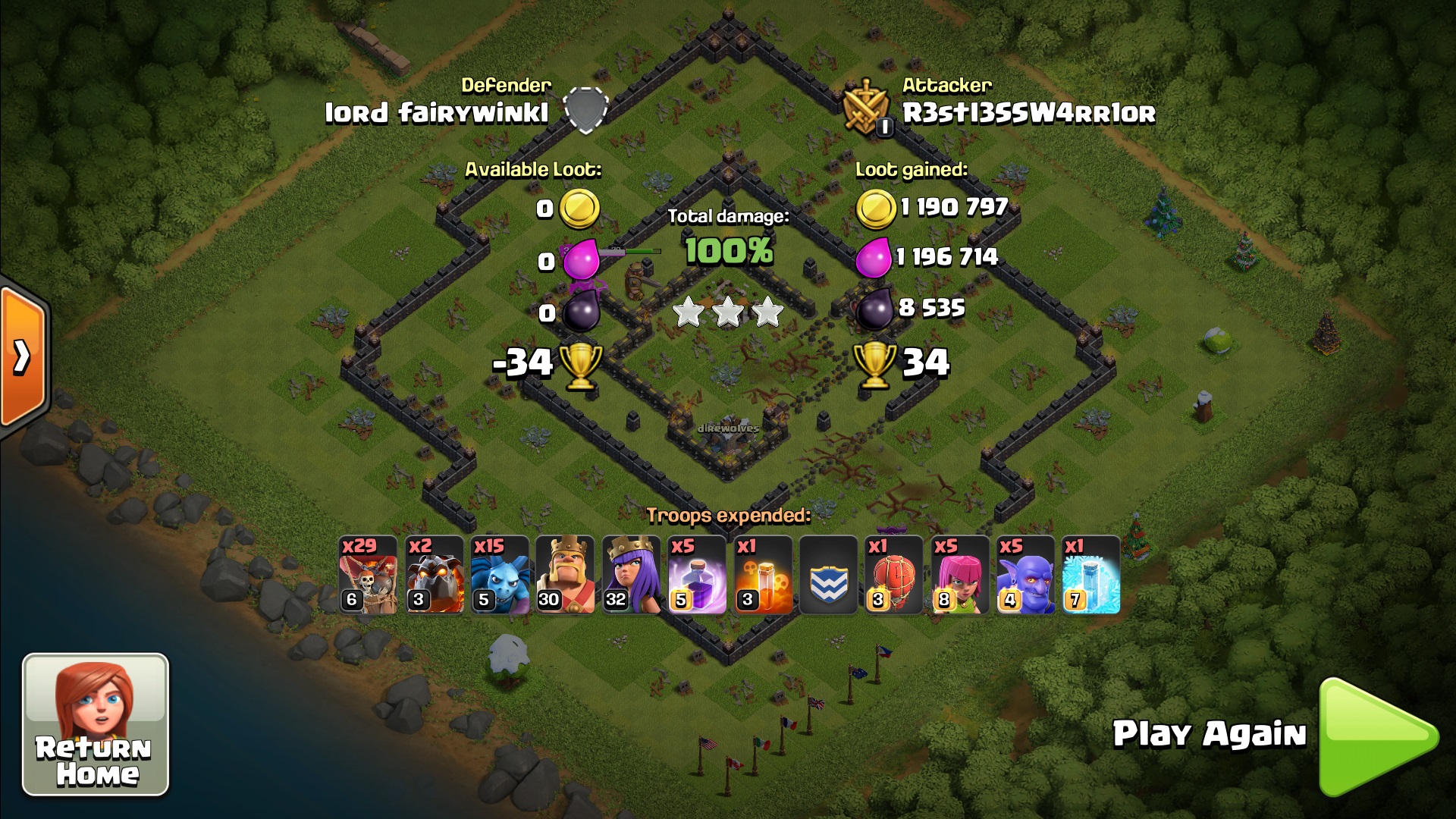The width and height of the screenshot is (1456, 819).
Task: Select the Freeze spell card
Action: (1090, 575)
